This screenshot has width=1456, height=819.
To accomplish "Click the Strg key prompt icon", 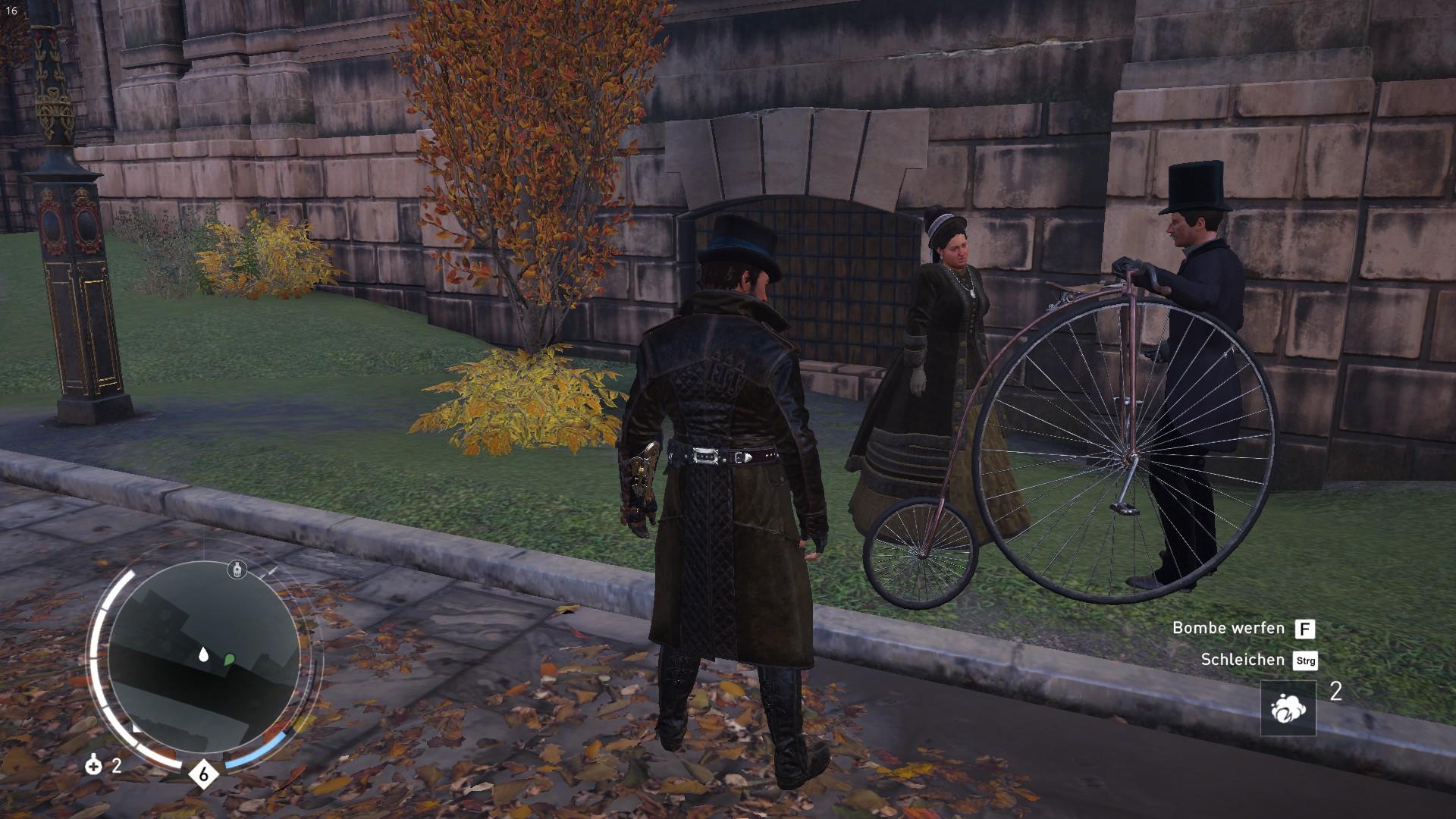I will click(1305, 661).
